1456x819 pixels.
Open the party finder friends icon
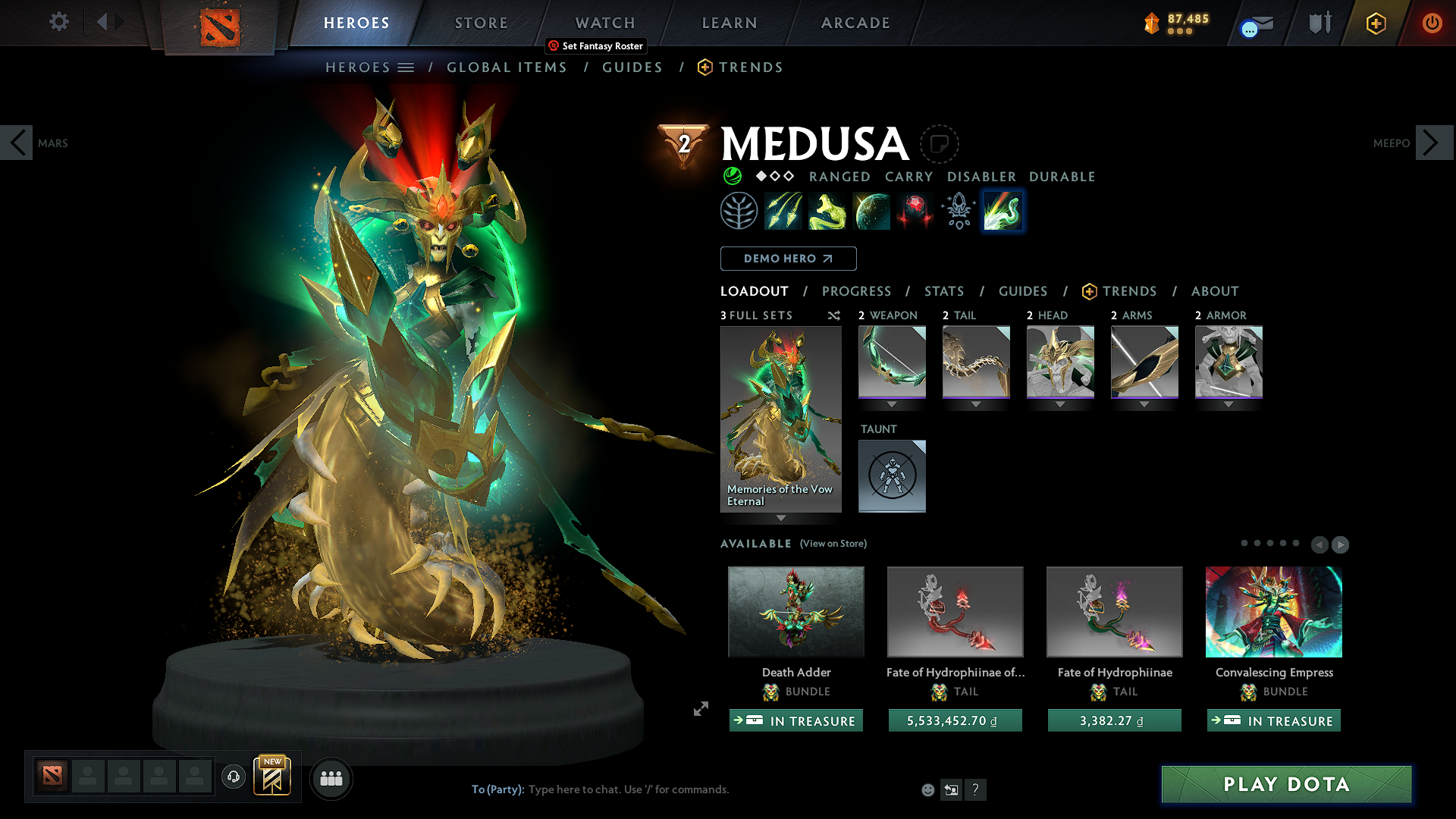click(331, 778)
